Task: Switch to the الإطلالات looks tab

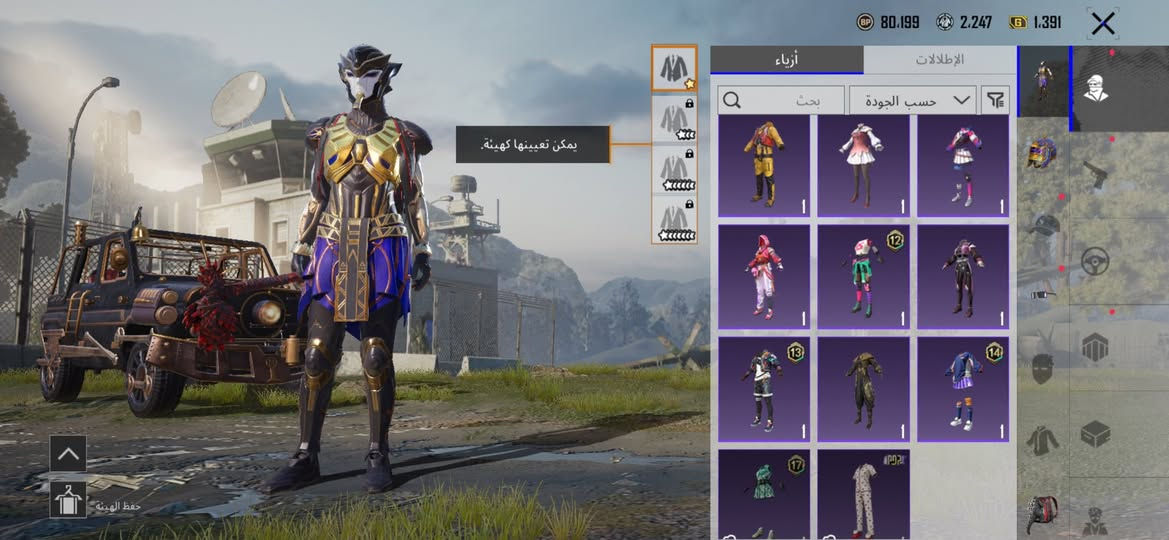Action: 939,59
